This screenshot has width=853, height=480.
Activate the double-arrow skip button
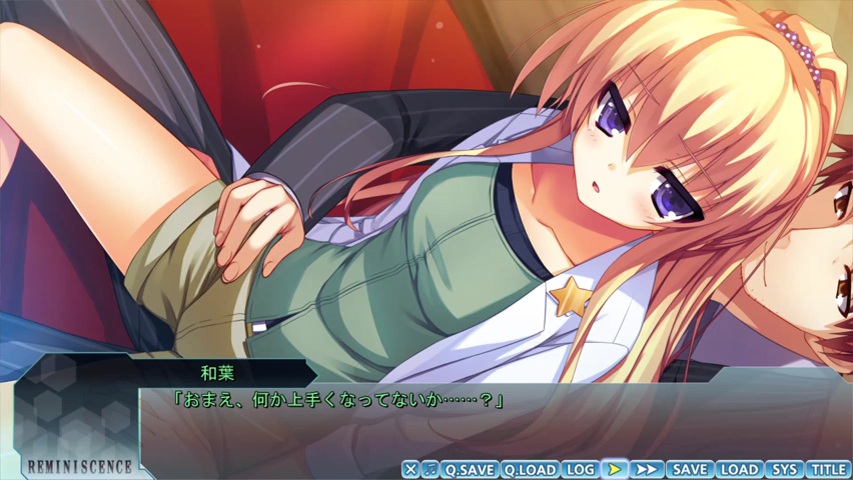(647, 469)
